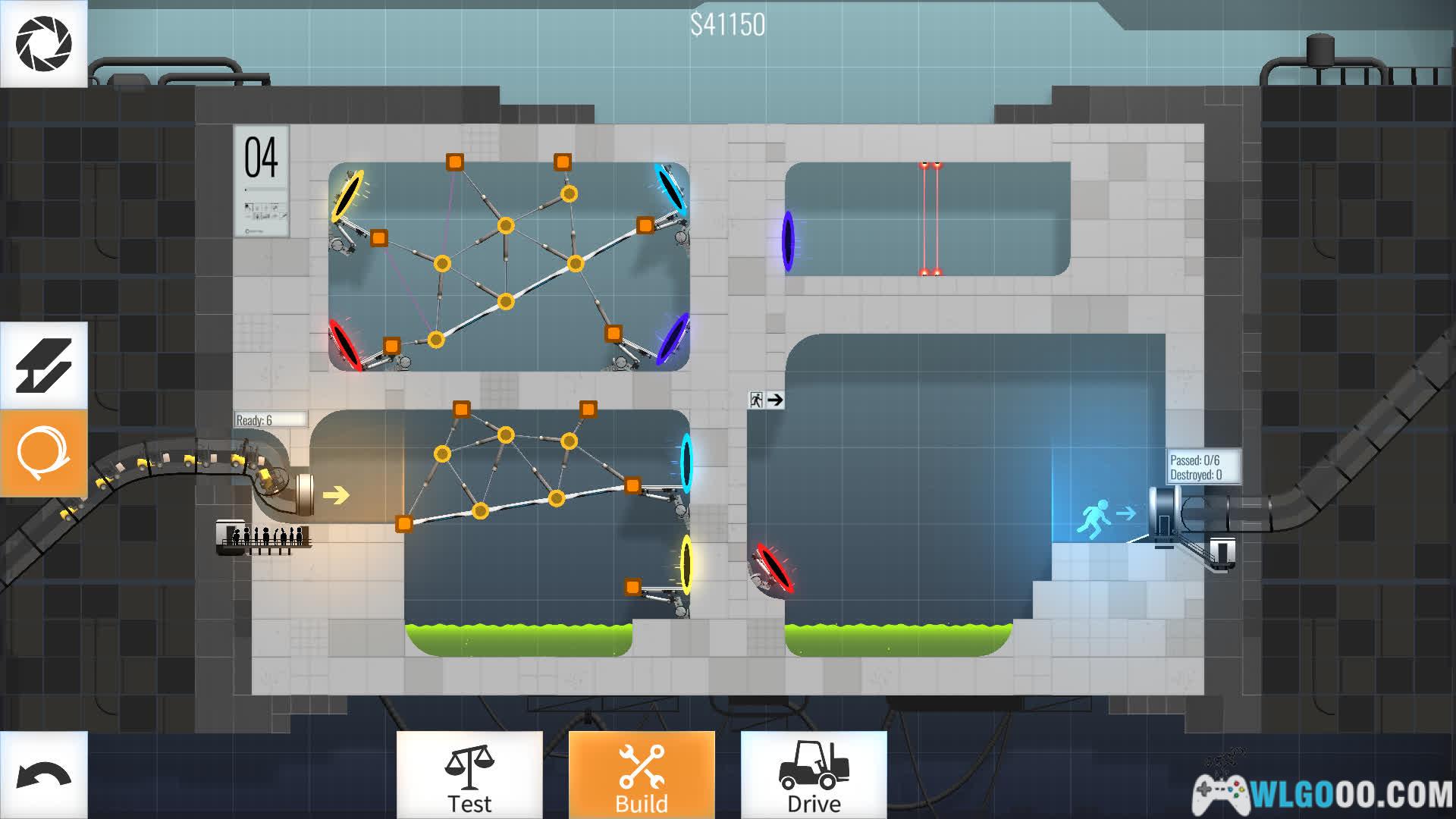Undo the last build action
The height and width of the screenshot is (819, 1456).
click(43, 776)
